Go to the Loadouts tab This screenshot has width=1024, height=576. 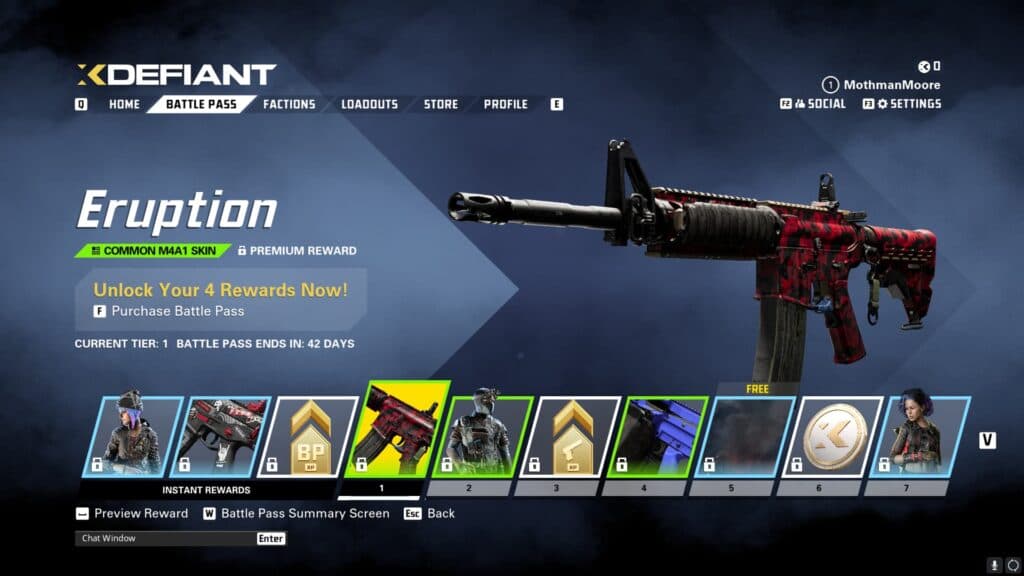(x=369, y=104)
